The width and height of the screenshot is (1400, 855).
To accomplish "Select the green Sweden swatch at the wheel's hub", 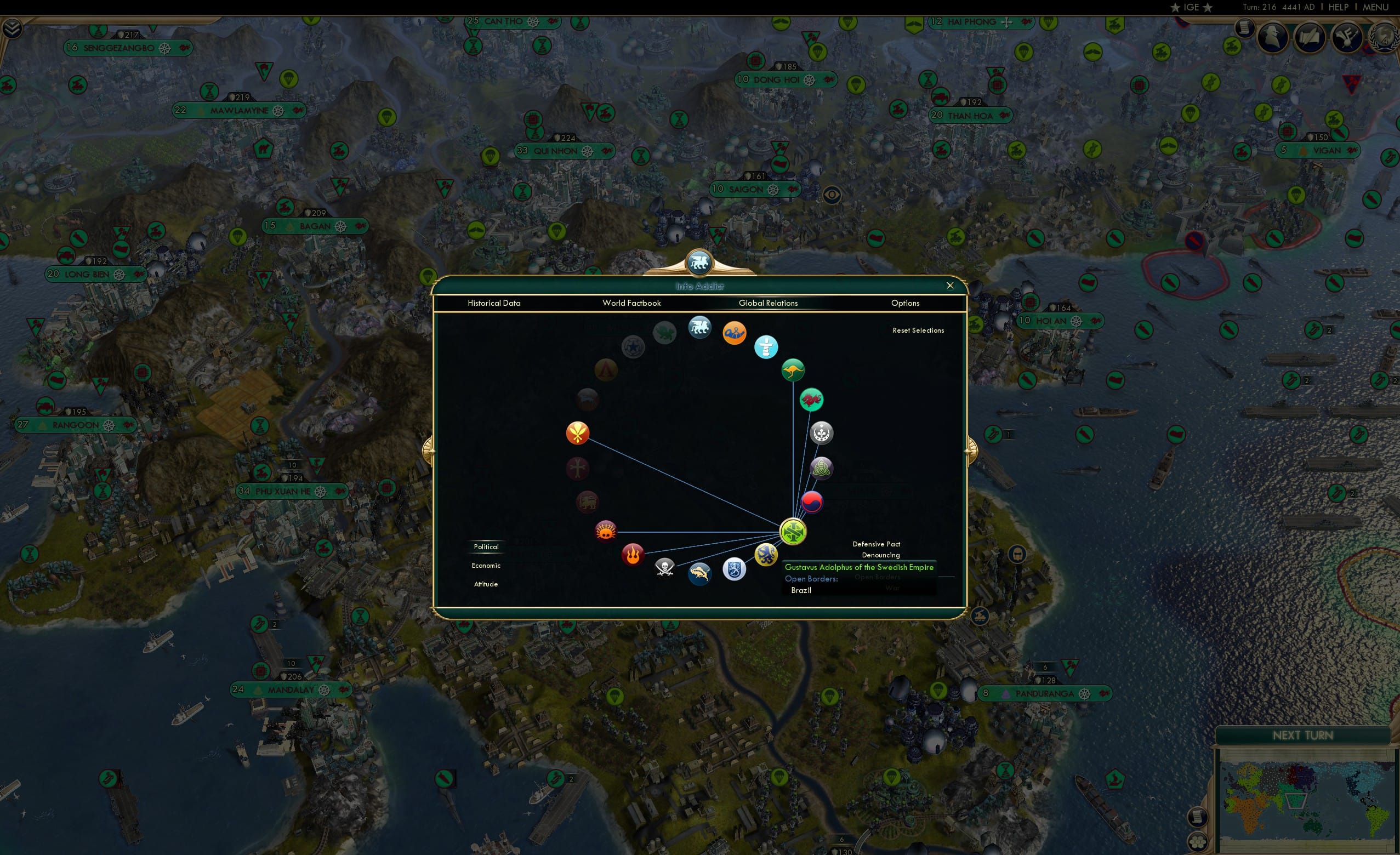I will pos(794,533).
